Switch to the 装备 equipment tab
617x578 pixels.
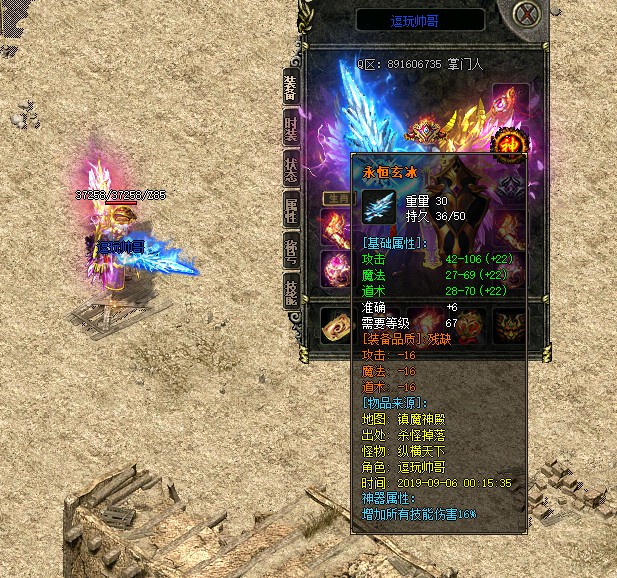point(291,87)
